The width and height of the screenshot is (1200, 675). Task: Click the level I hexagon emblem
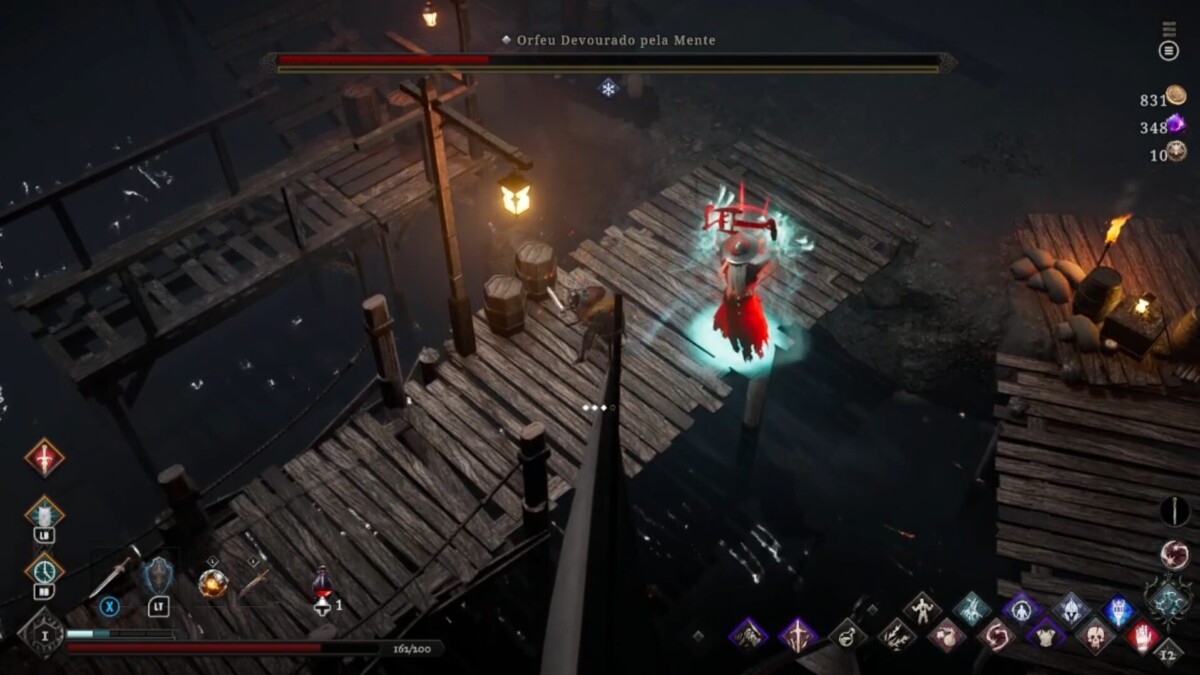coord(42,633)
